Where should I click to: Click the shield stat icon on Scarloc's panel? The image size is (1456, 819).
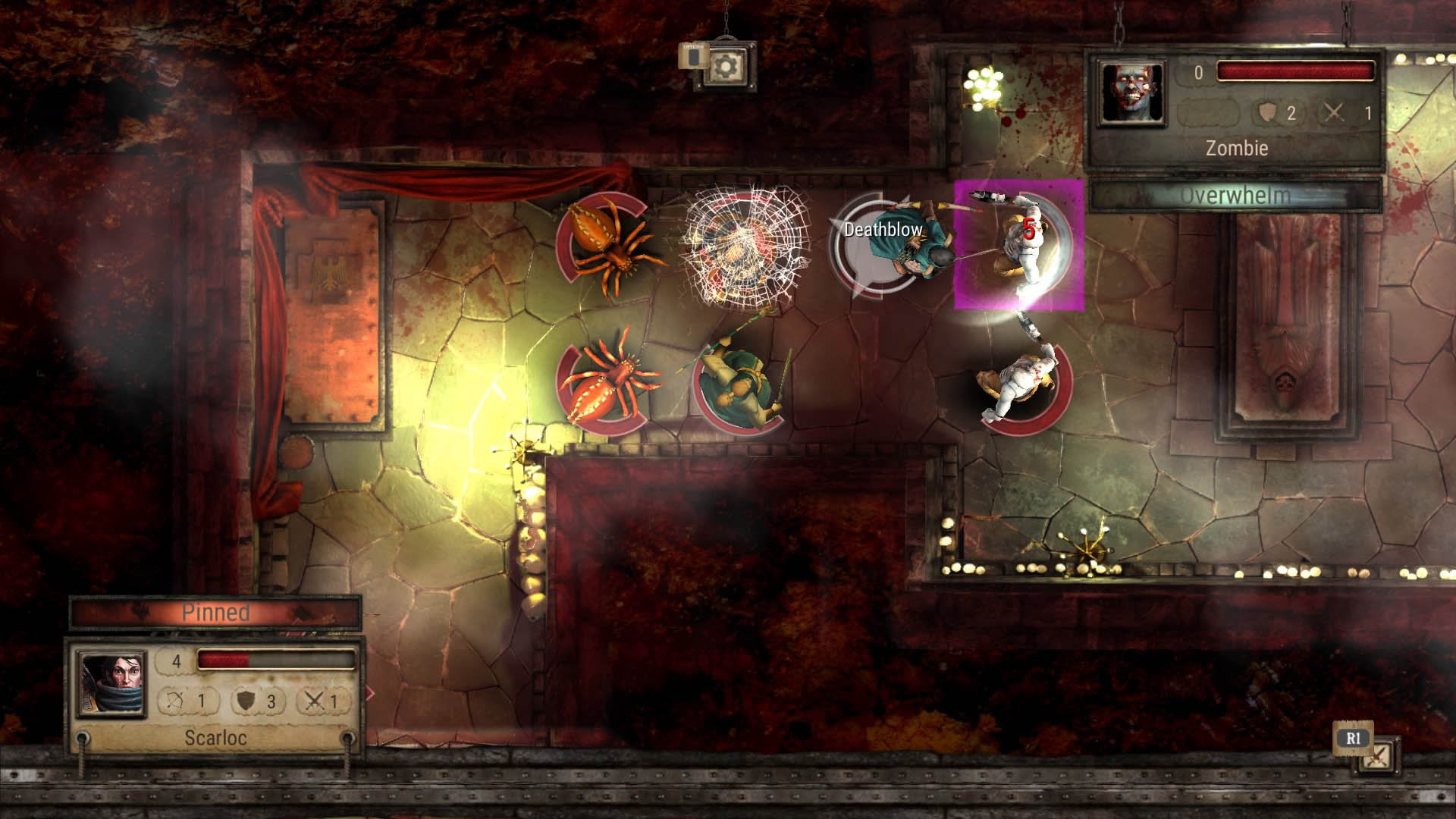(x=246, y=700)
